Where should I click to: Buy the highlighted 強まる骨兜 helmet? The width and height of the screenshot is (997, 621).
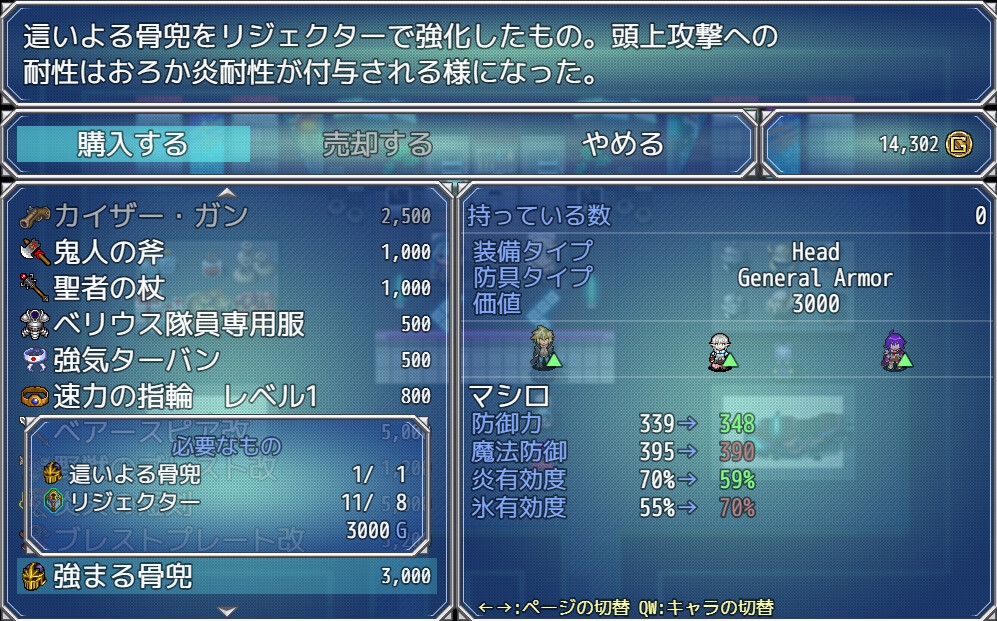pyautogui.click(x=226, y=576)
